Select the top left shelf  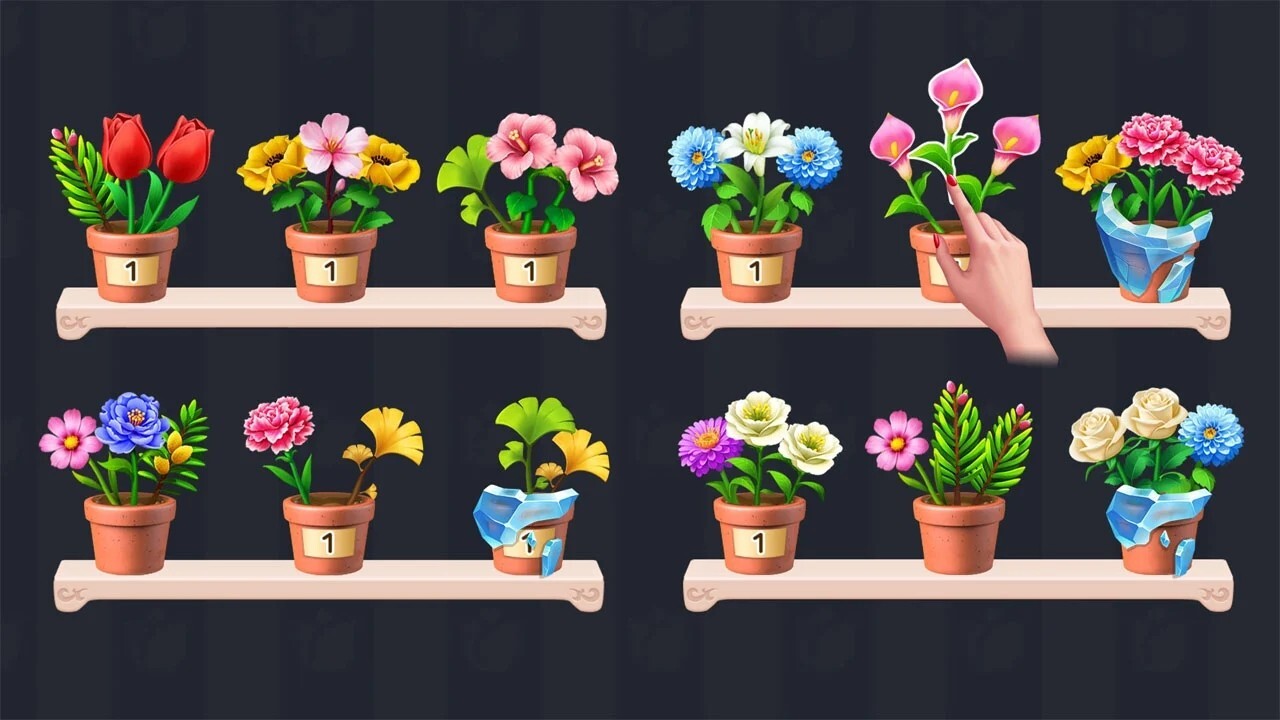[330, 310]
